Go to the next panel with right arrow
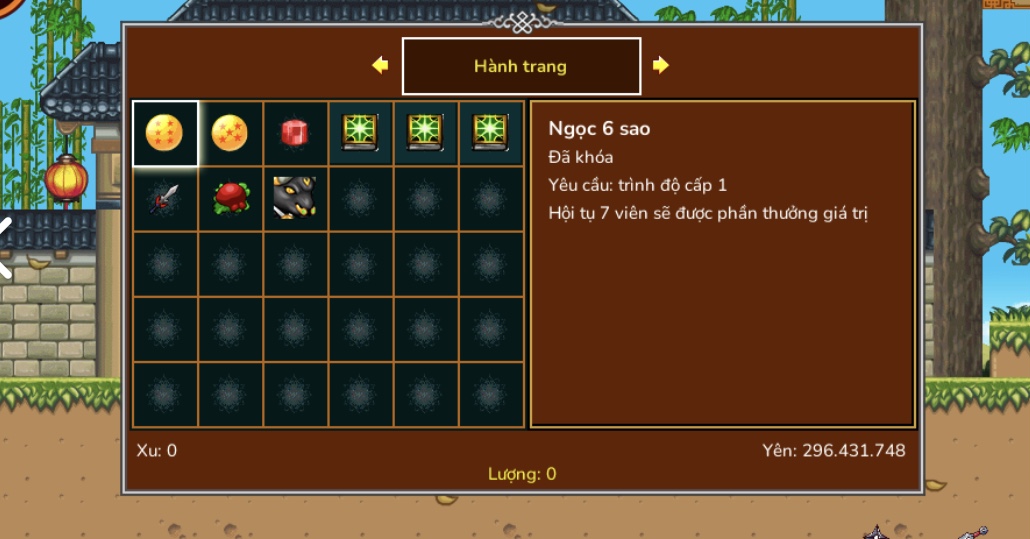The width and height of the screenshot is (1030, 539). click(x=660, y=66)
